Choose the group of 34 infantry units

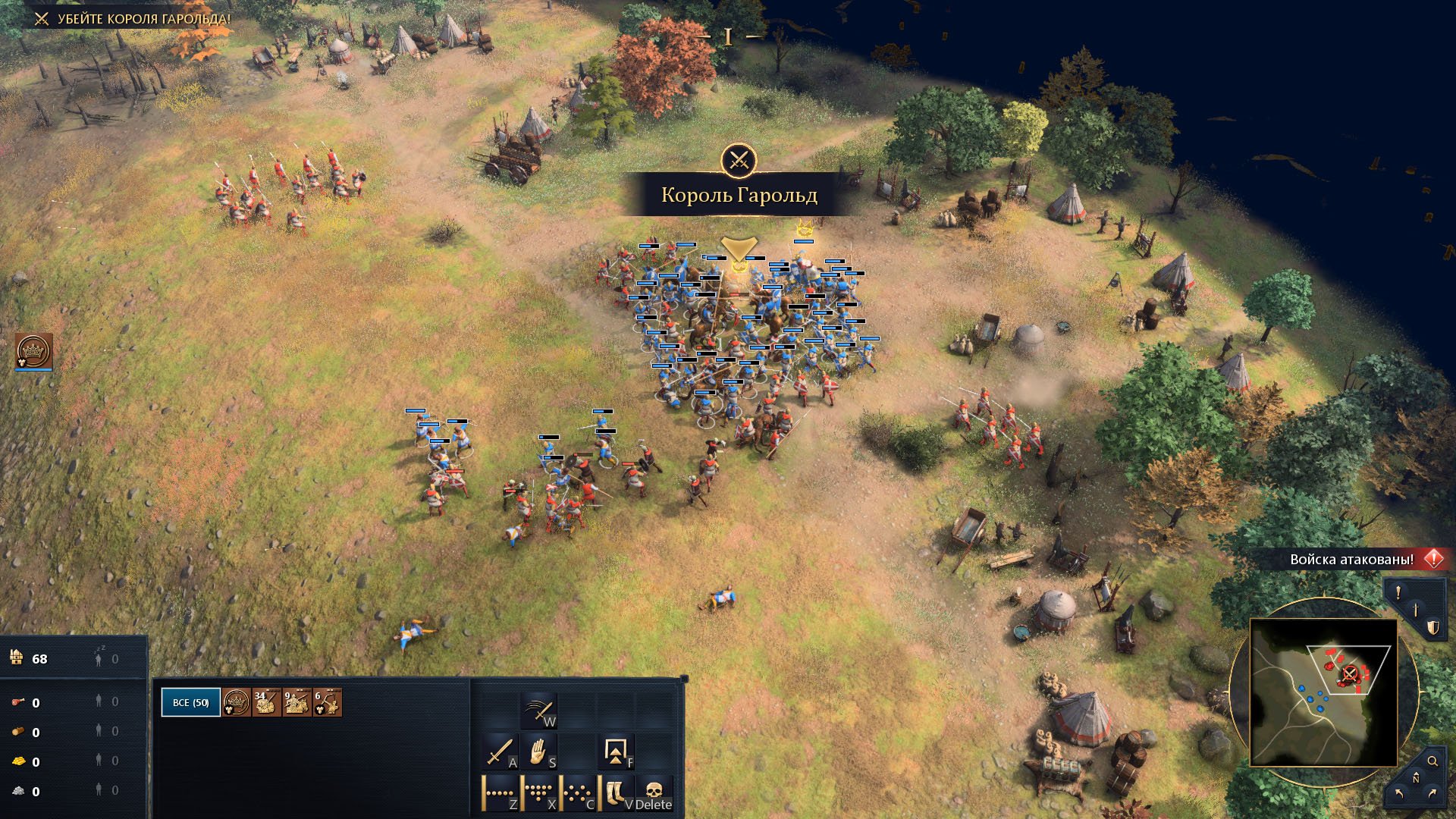(266, 702)
